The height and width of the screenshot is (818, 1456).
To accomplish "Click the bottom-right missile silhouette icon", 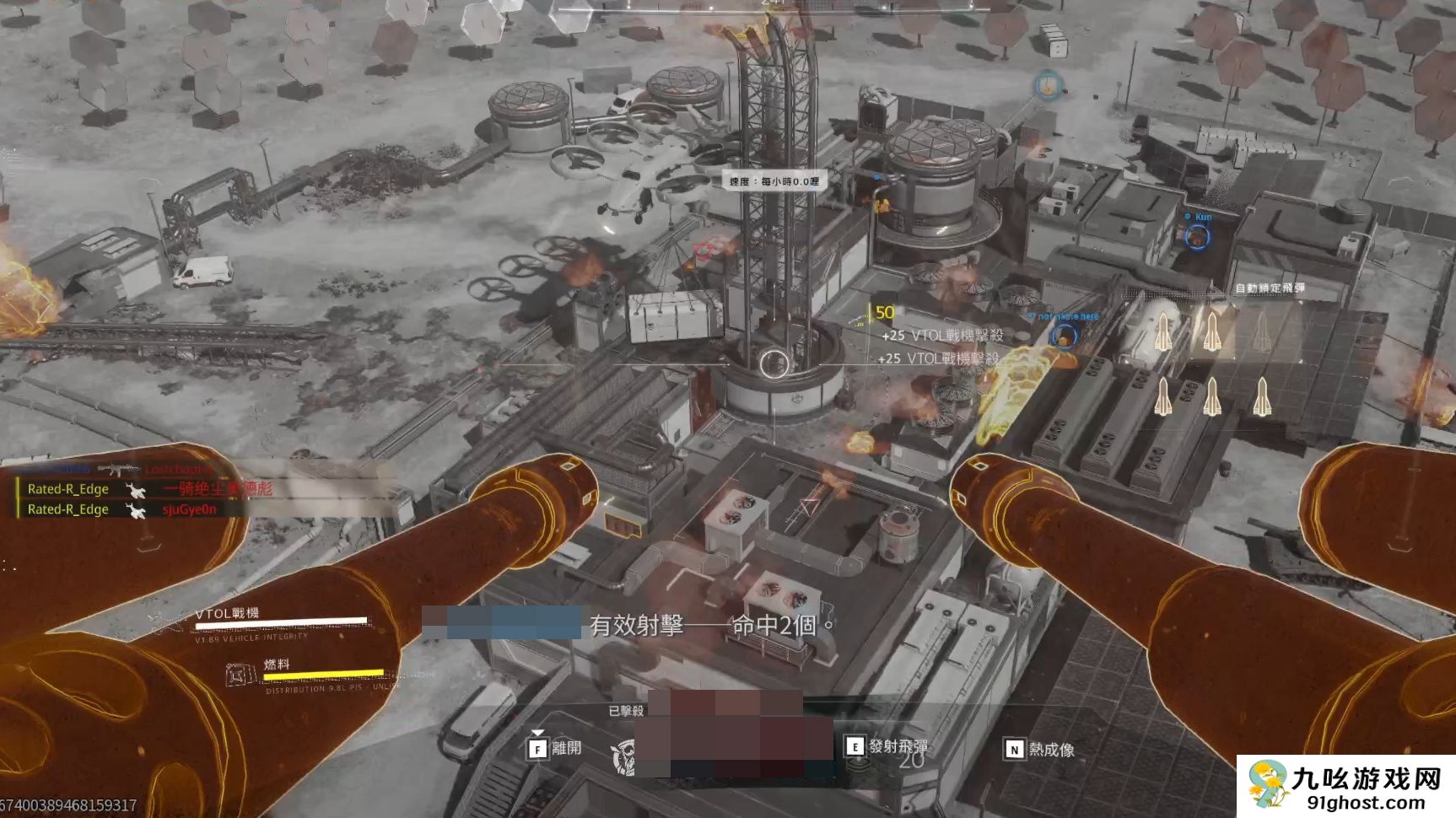I will [x=1263, y=397].
